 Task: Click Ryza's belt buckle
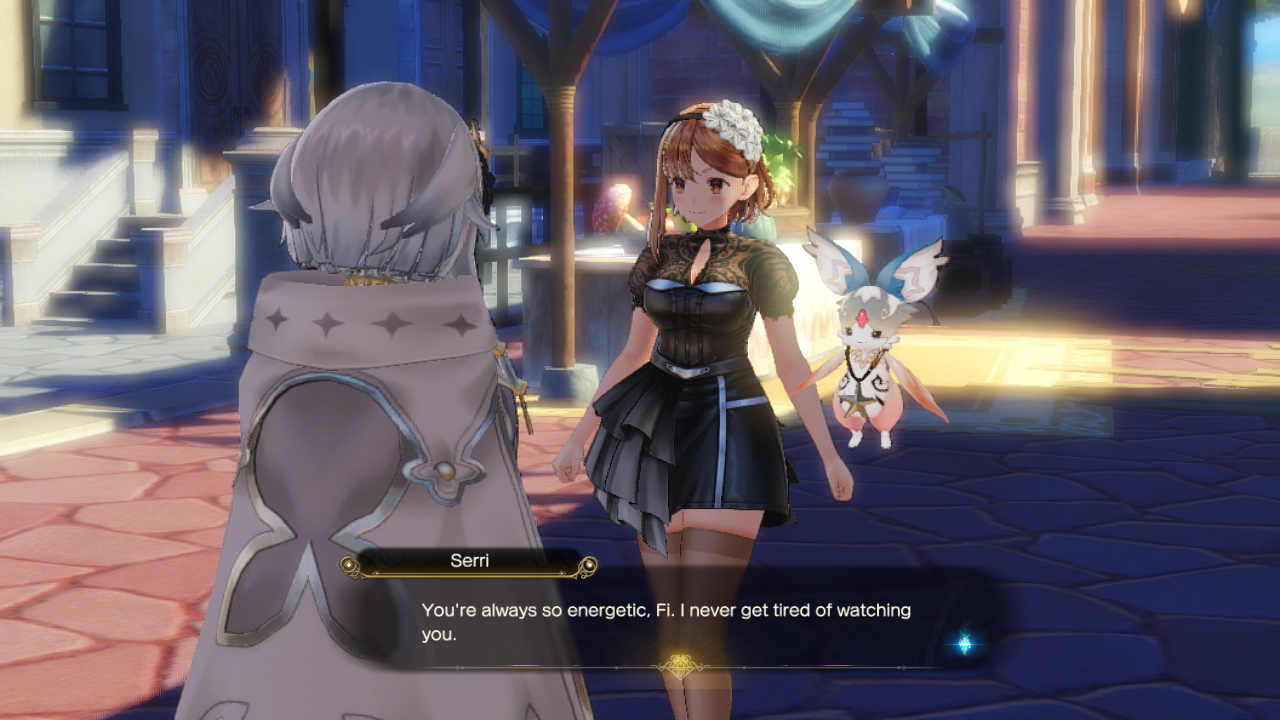[x=688, y=368]
